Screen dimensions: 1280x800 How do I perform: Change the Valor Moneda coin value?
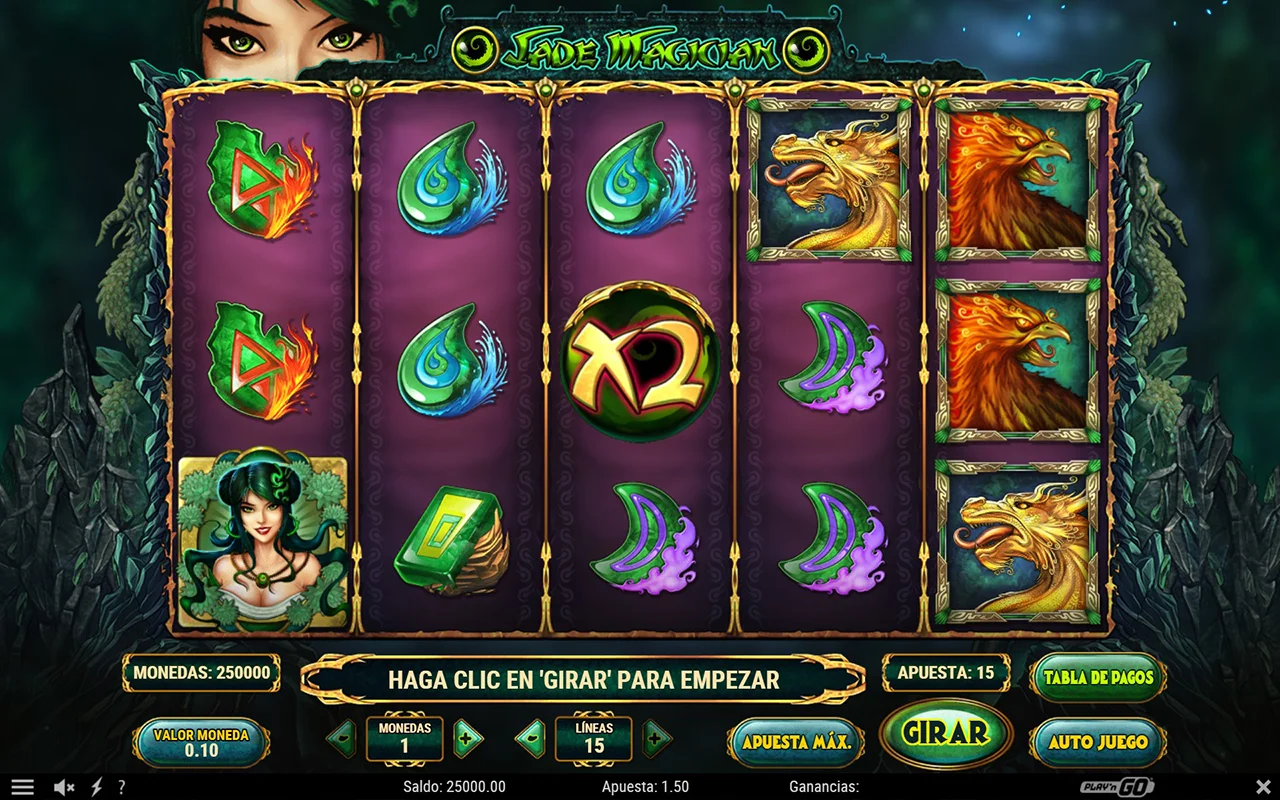(x=201, y=742)
